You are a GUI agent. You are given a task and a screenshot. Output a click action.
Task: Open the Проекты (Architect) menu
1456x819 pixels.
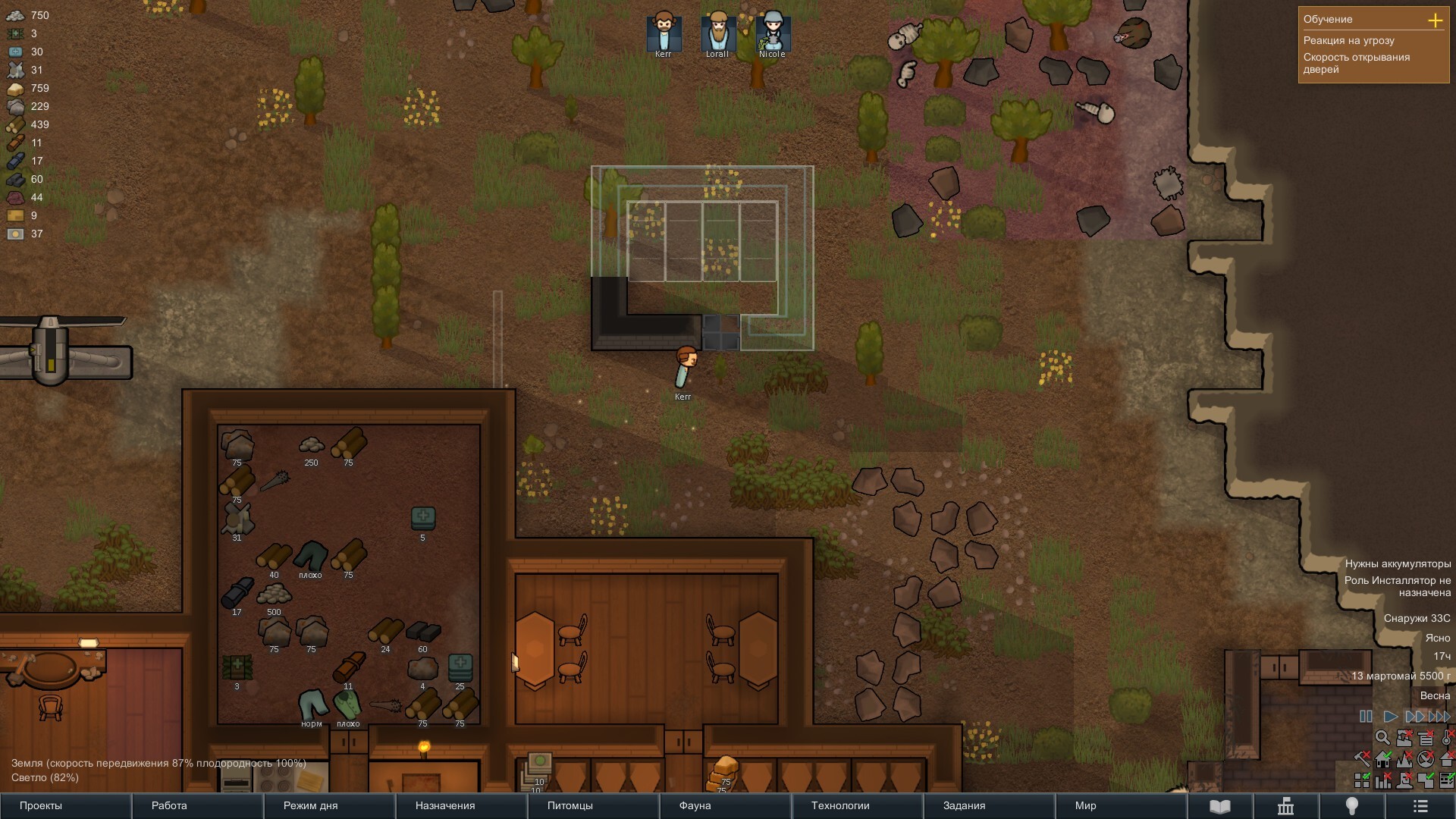(65, 805)
